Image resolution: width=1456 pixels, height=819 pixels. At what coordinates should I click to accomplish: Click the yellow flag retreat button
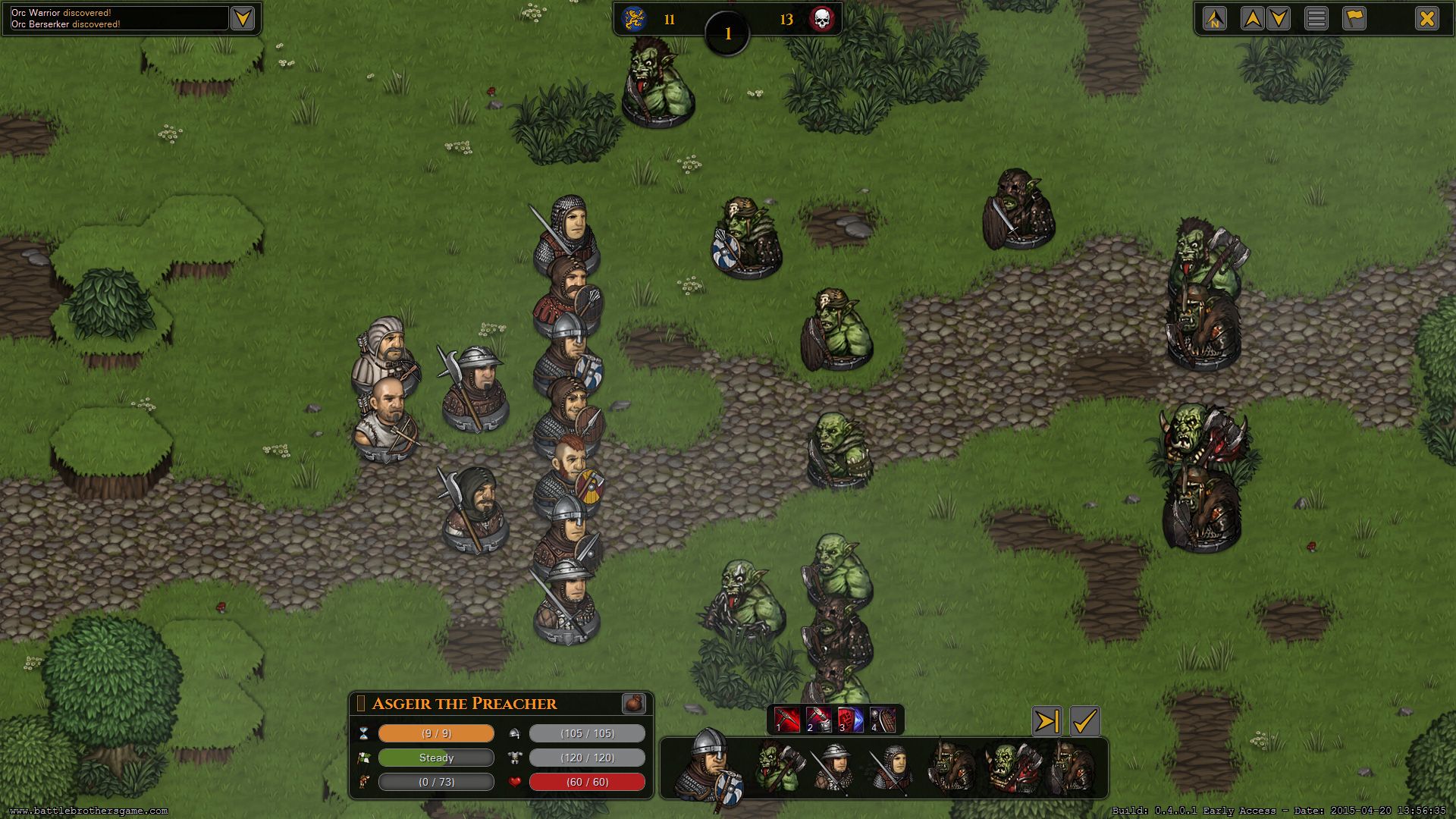click(1354, 18)
